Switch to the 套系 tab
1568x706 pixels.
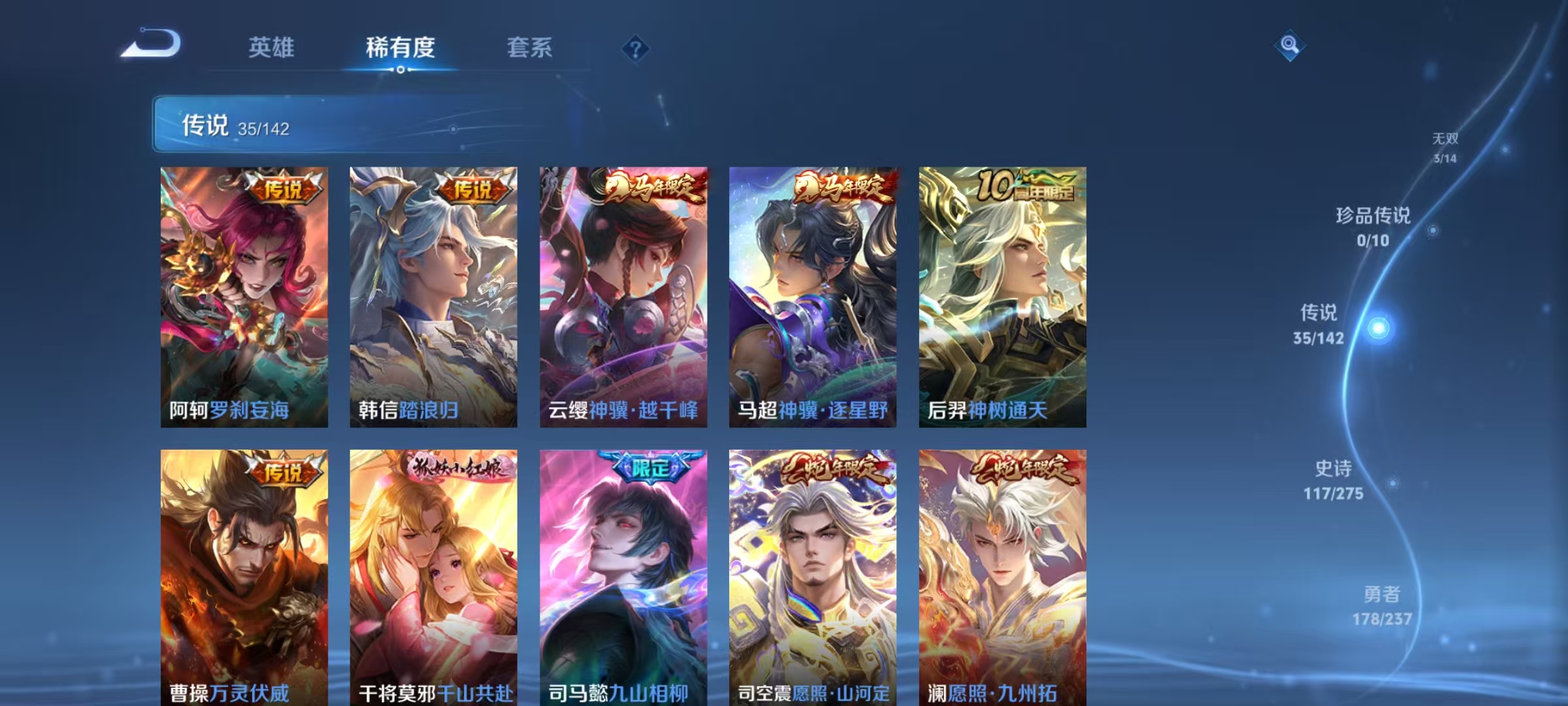531,46
